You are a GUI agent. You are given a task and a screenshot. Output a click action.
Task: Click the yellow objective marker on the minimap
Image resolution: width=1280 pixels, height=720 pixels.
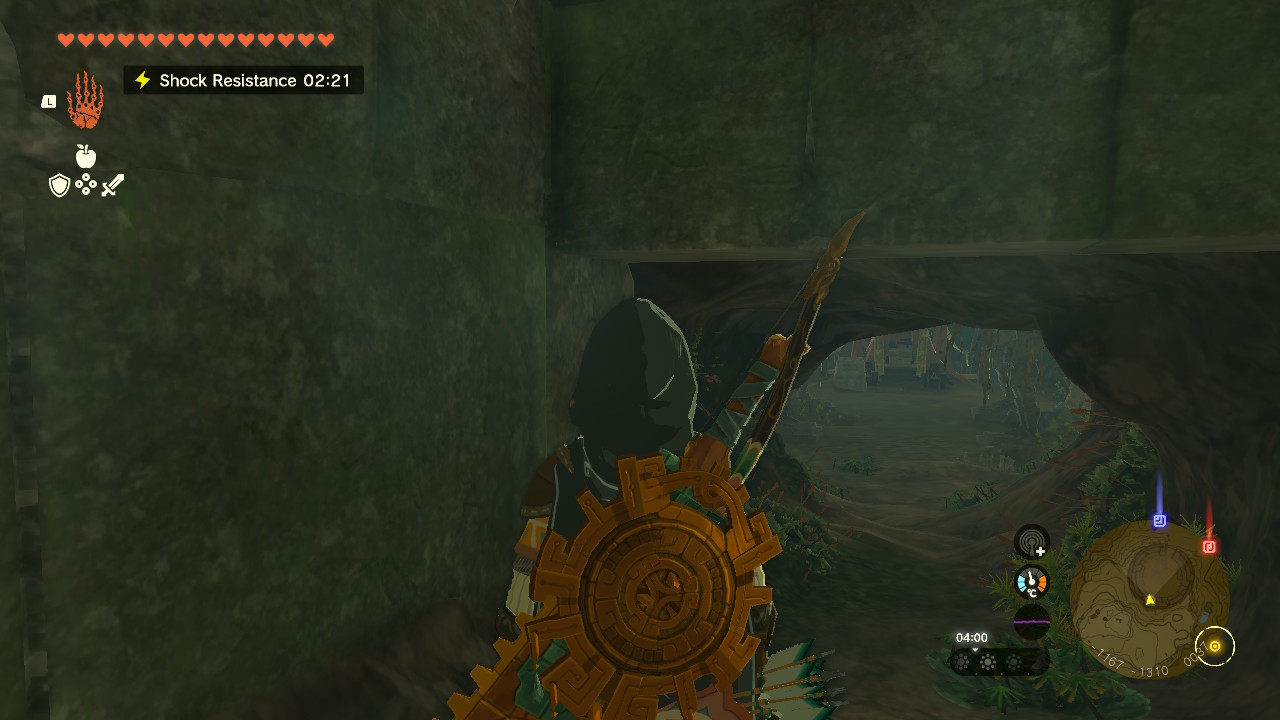tap(1215, 646)
